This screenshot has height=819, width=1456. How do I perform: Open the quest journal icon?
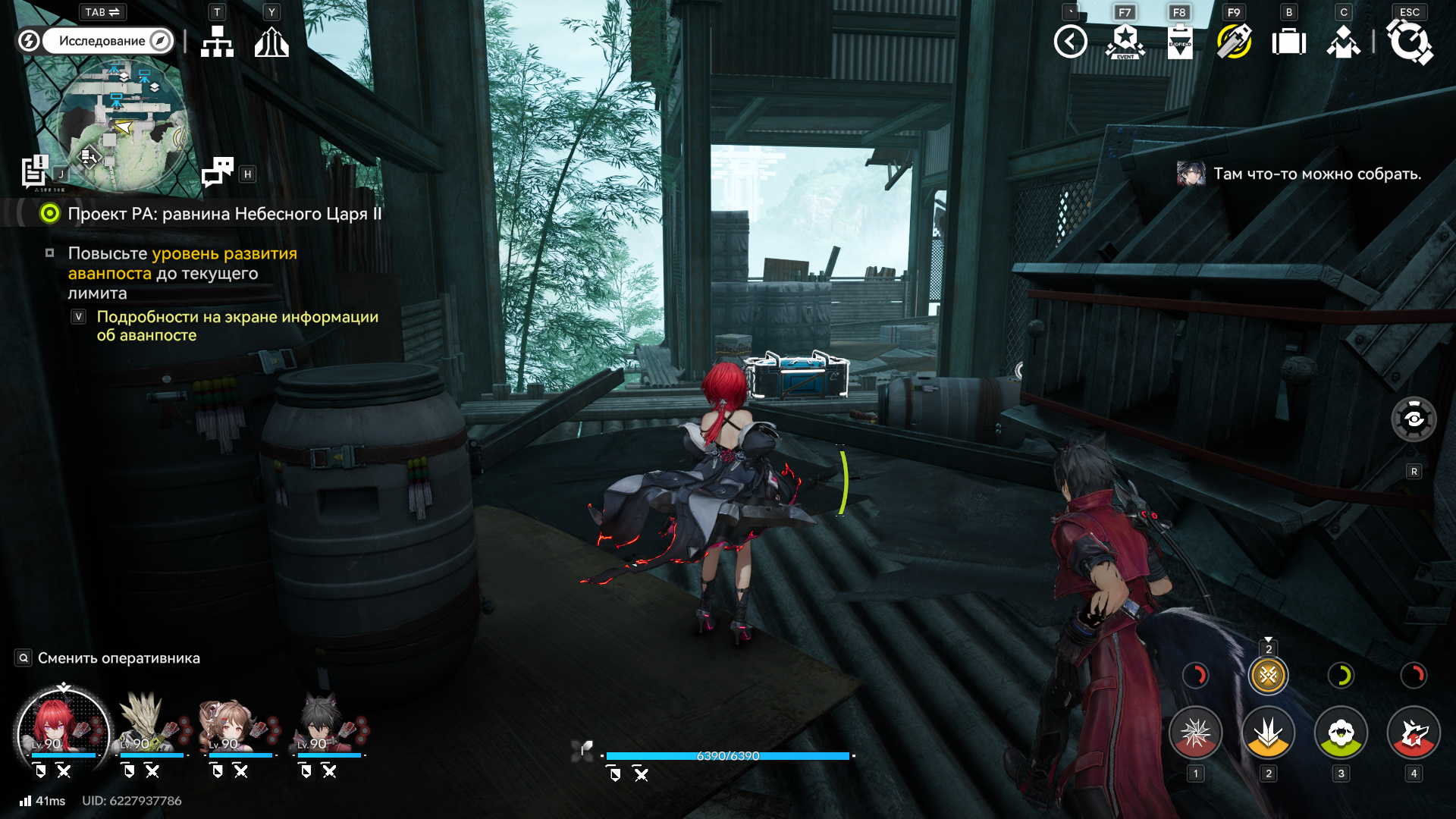pyautogui.click(x=34, y=171)
